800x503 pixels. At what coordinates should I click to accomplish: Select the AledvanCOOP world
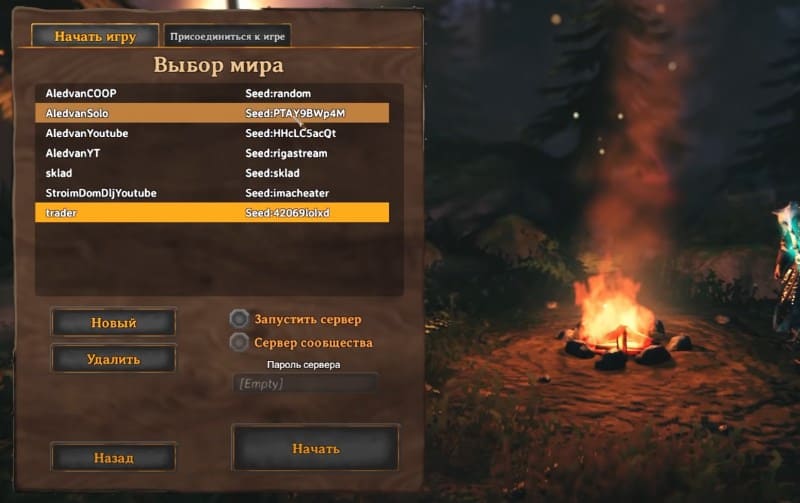[x=211, y=93]
